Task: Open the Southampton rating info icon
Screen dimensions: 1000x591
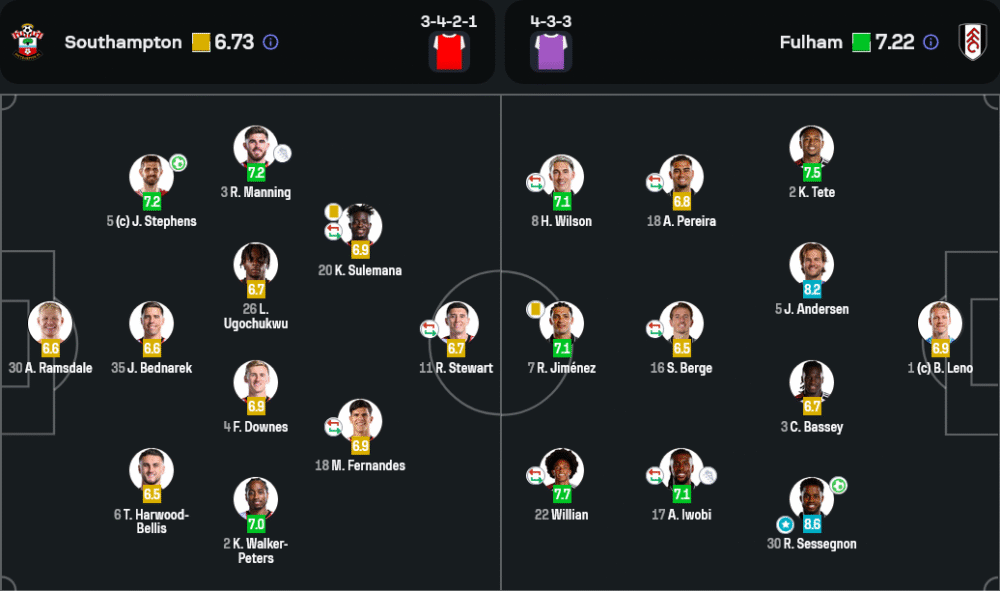Action: point(271,43)
